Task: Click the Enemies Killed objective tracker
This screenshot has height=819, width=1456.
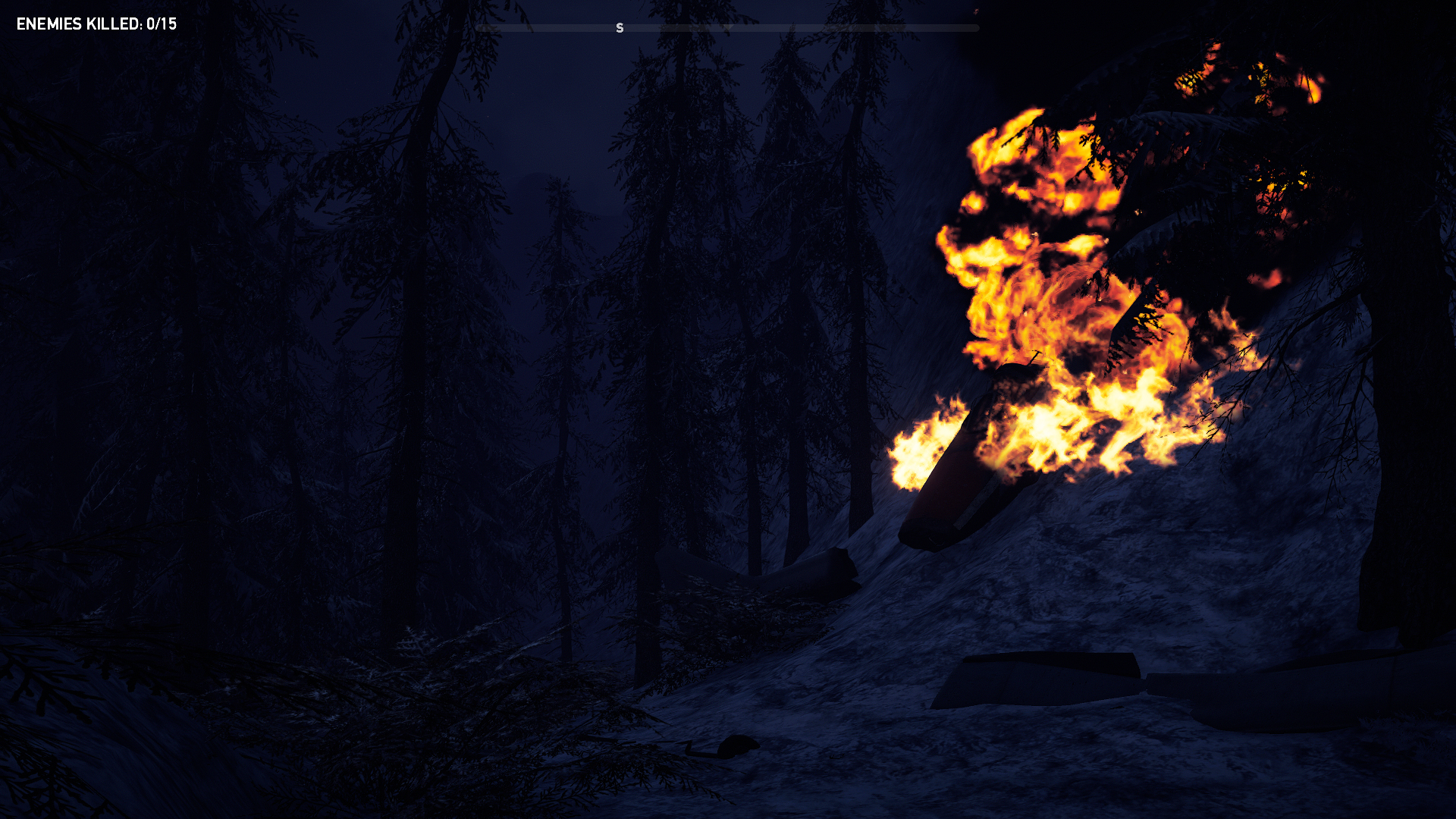Action: (96, 24)
